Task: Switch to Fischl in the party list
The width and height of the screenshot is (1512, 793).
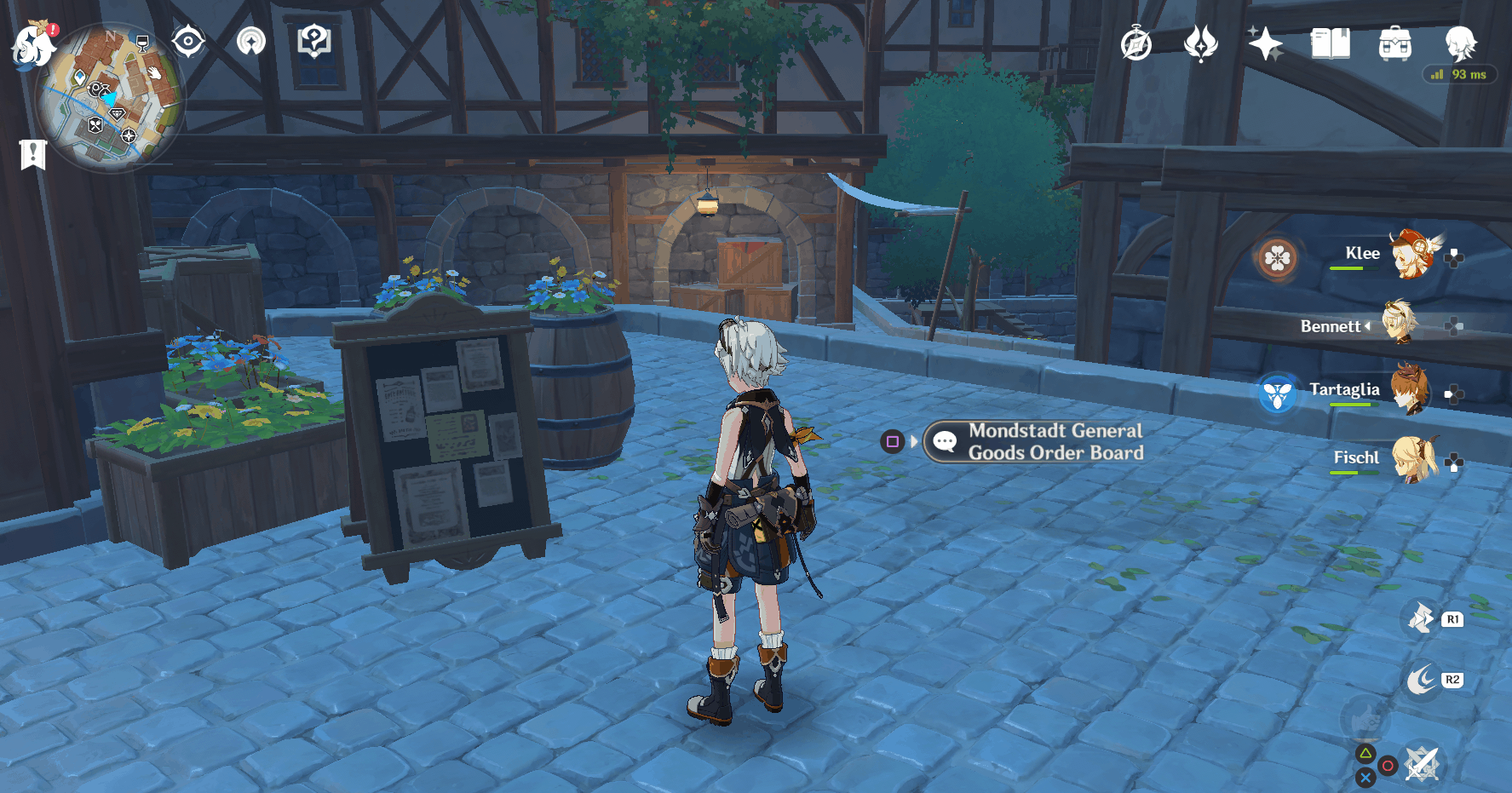Action: point(1416,462)
